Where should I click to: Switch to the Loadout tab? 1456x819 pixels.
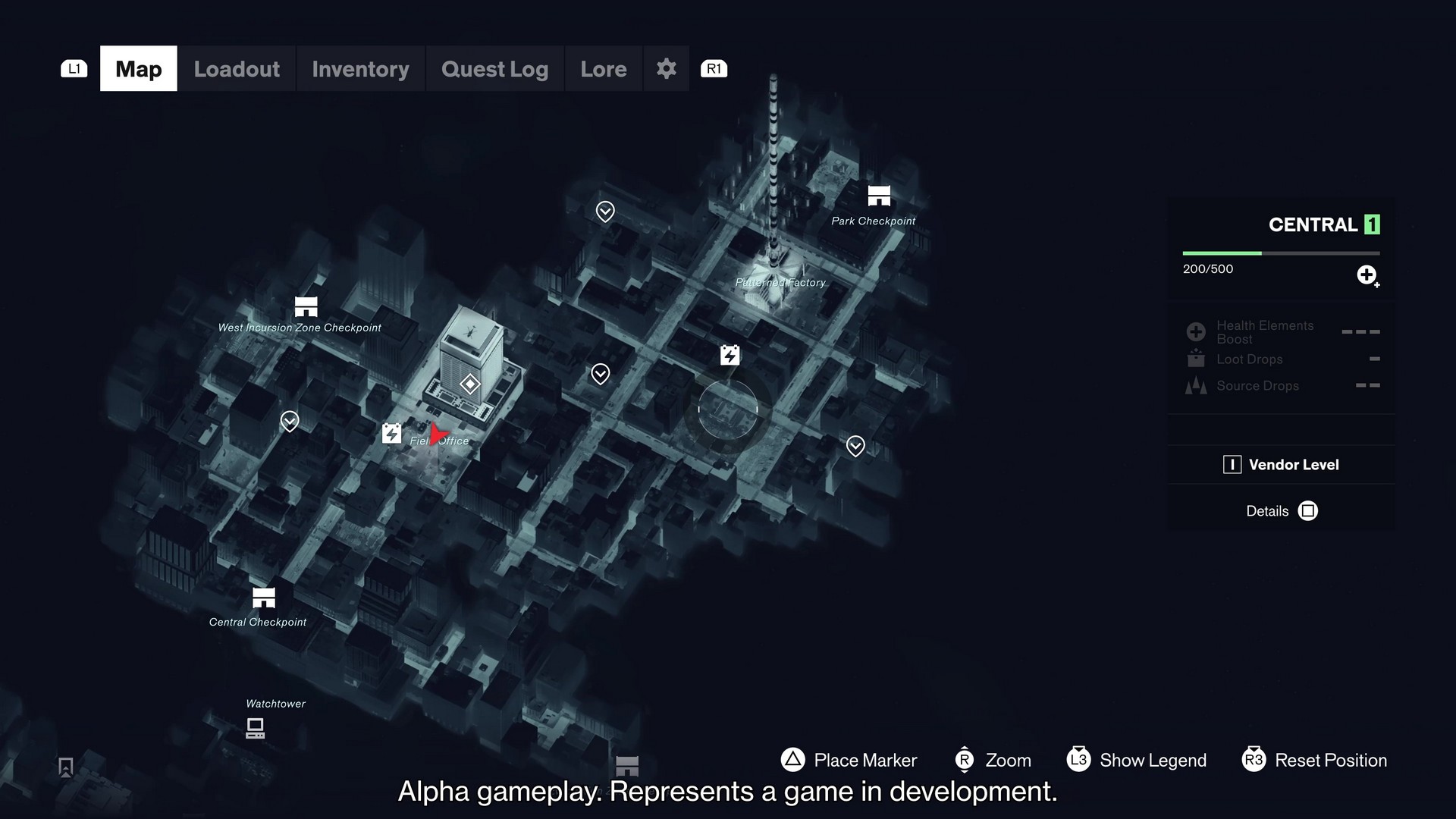[236, 68]
